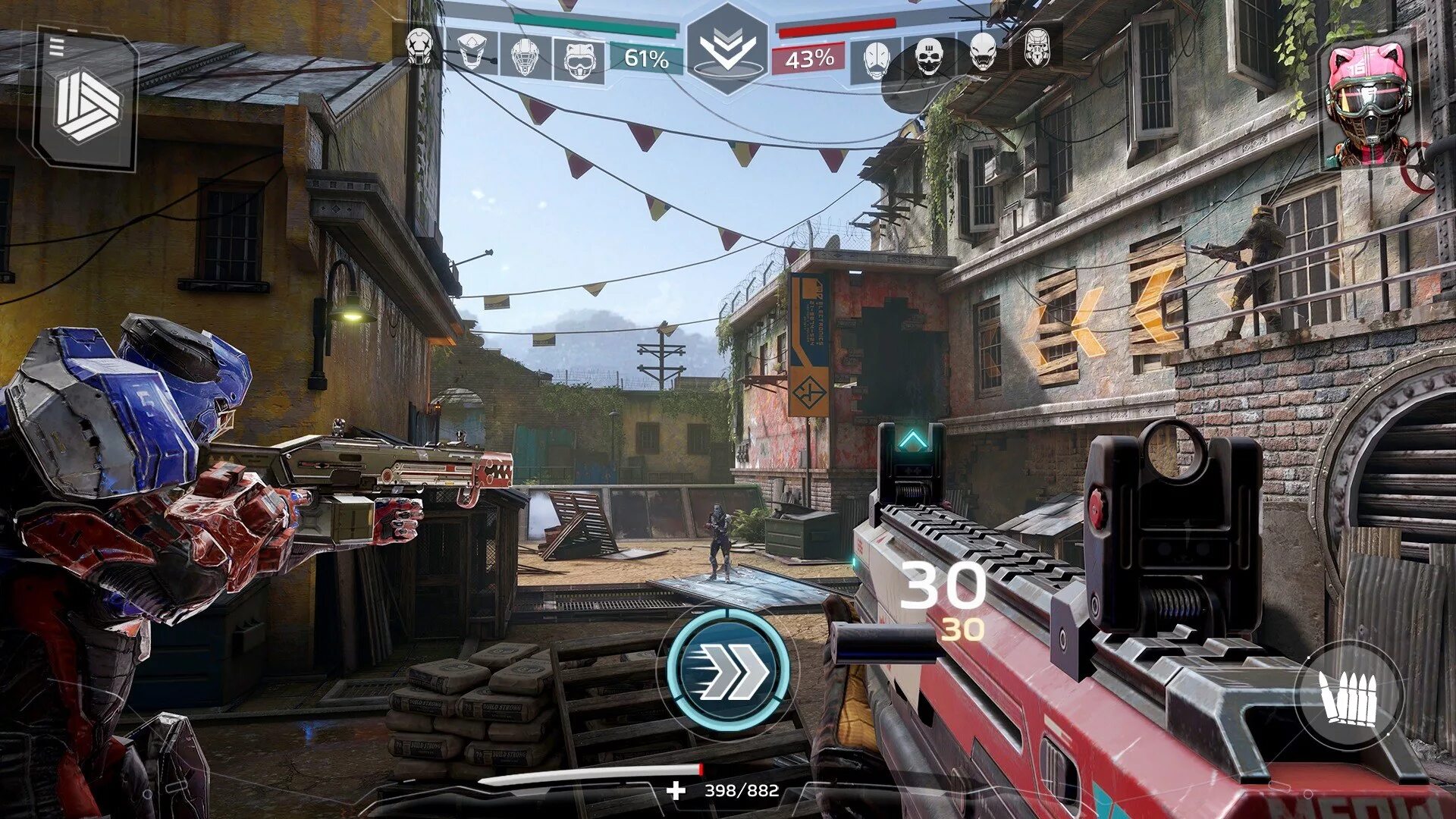Tap the bullets reload button
Viewport: 1456px width, 819px height.
[1349, 697]
